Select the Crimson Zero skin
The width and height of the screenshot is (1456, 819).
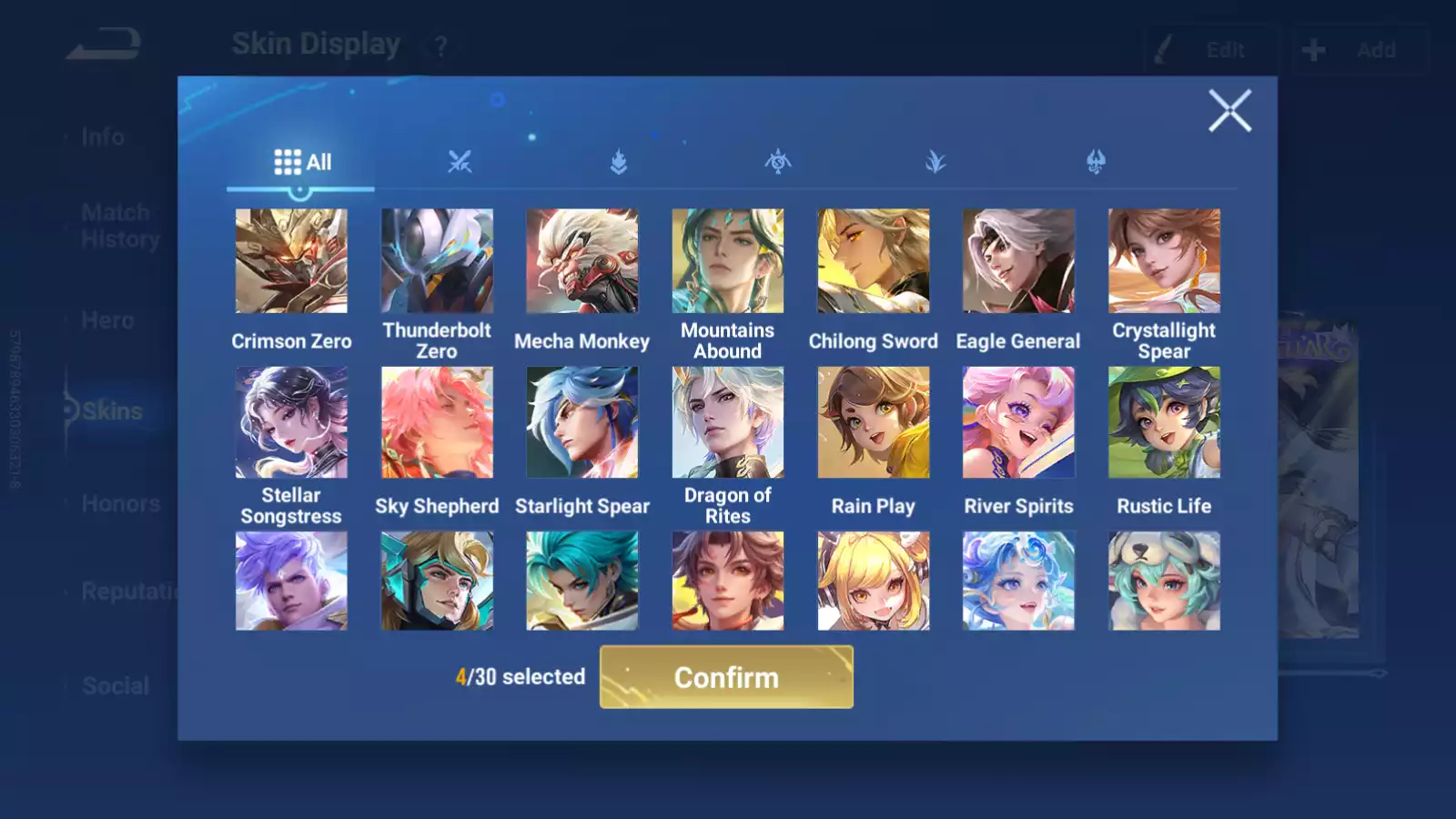[x=291, y=261]
